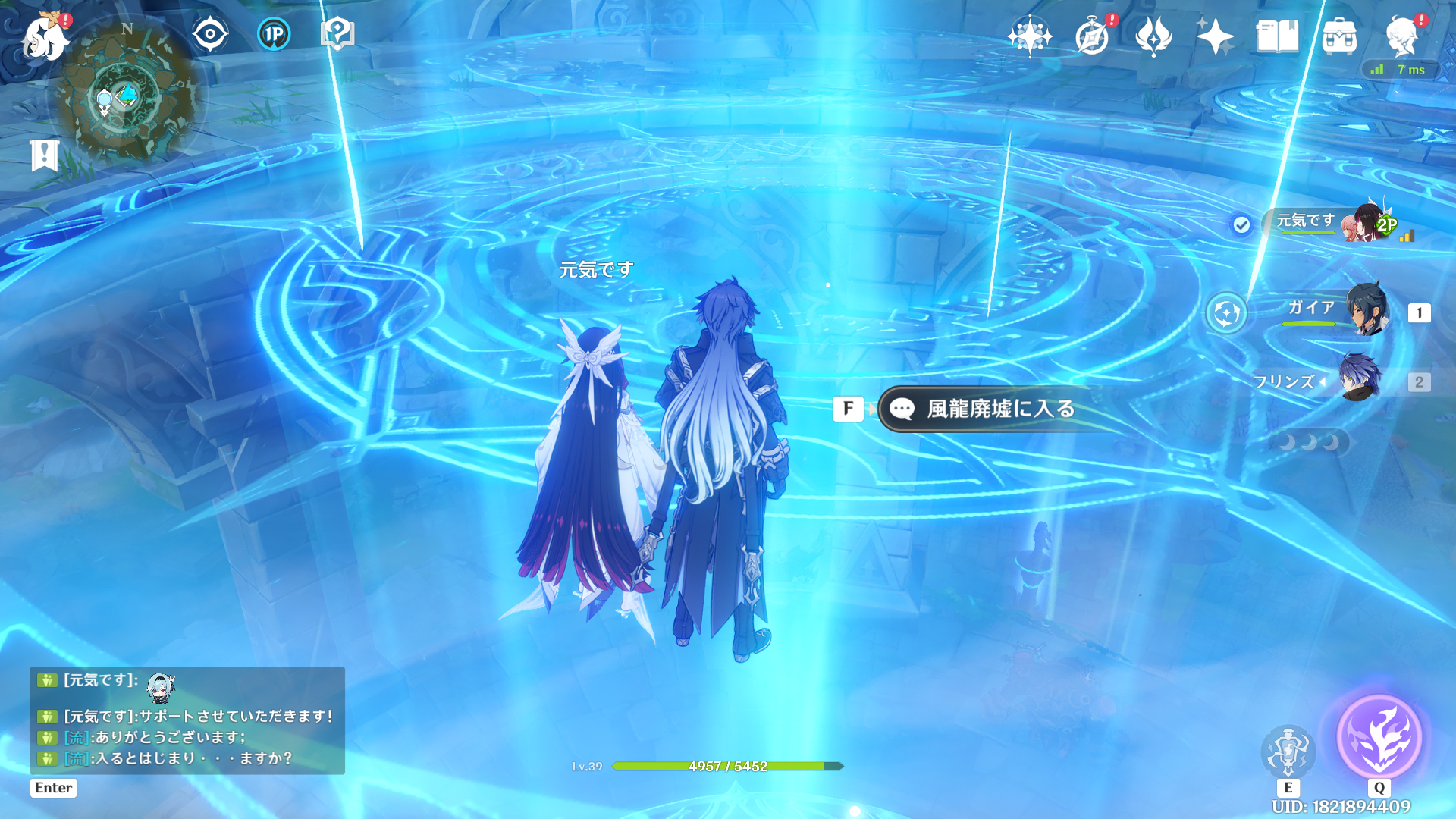The width and height of the screenshot is (1456, 819).
Task: Open the chat message box
Action: pos(187,720)
